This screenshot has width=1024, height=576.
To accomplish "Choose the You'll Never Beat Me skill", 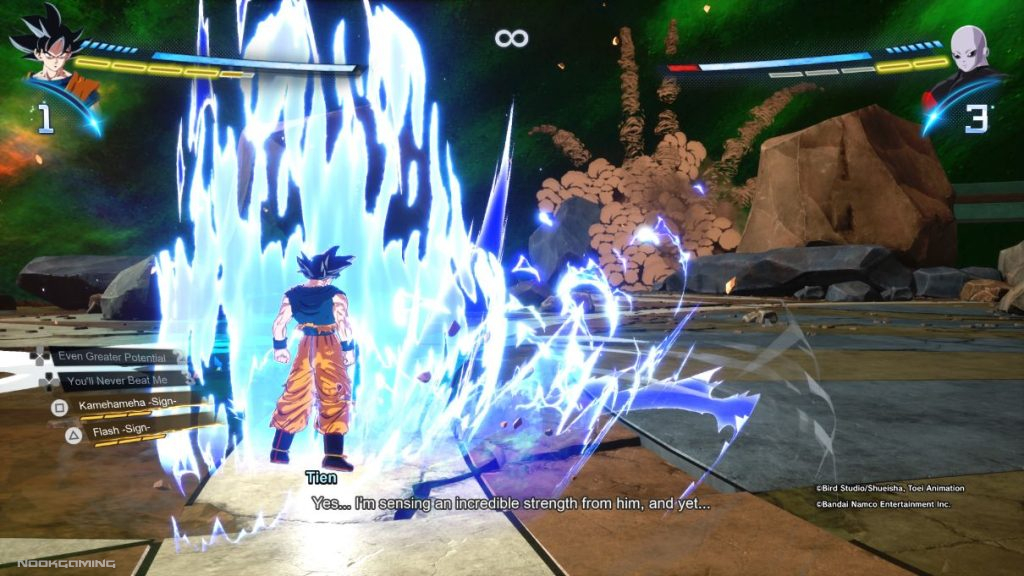I will (114, 381).
